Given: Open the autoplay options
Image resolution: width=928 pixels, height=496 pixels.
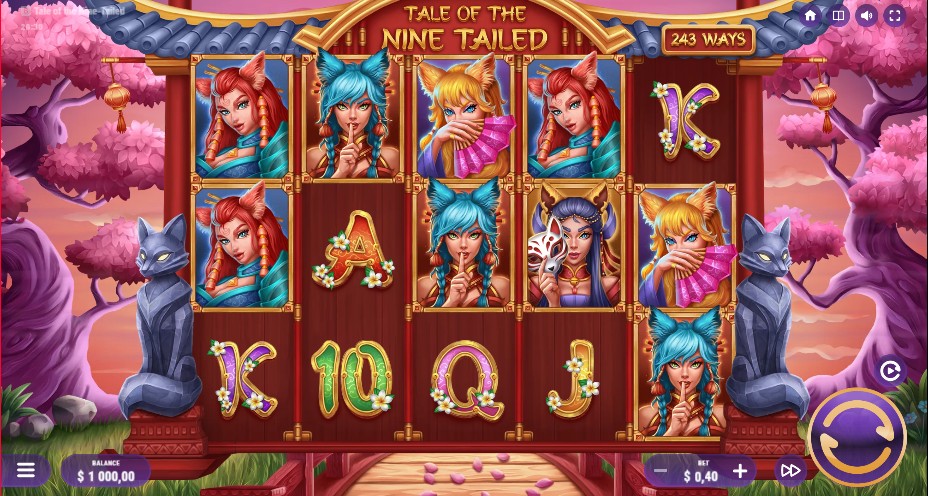Looking at the screenshot, I should point(890,371).
